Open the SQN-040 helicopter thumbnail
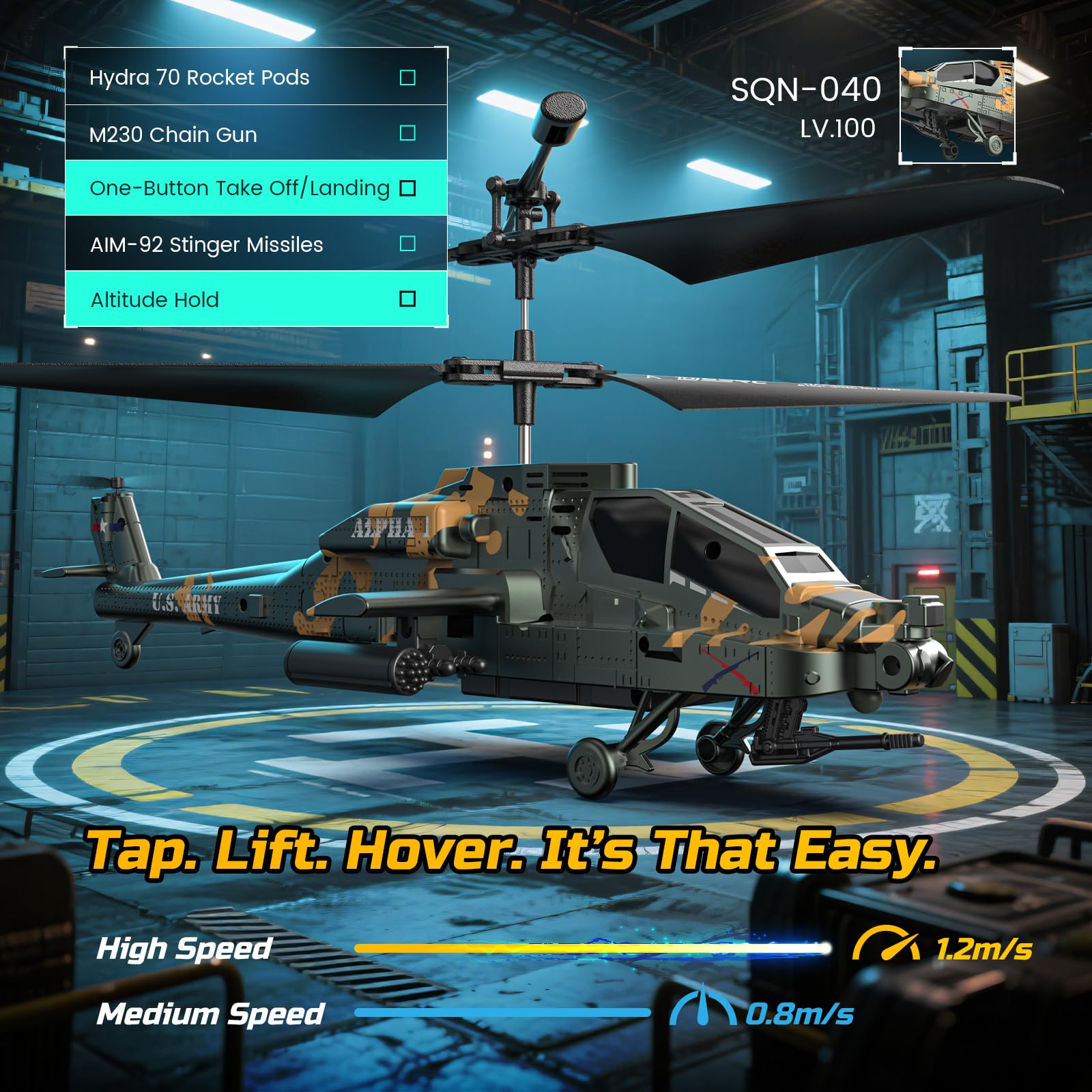Viewport: 1092px width, 1092px height. click(x=958, y=106)
